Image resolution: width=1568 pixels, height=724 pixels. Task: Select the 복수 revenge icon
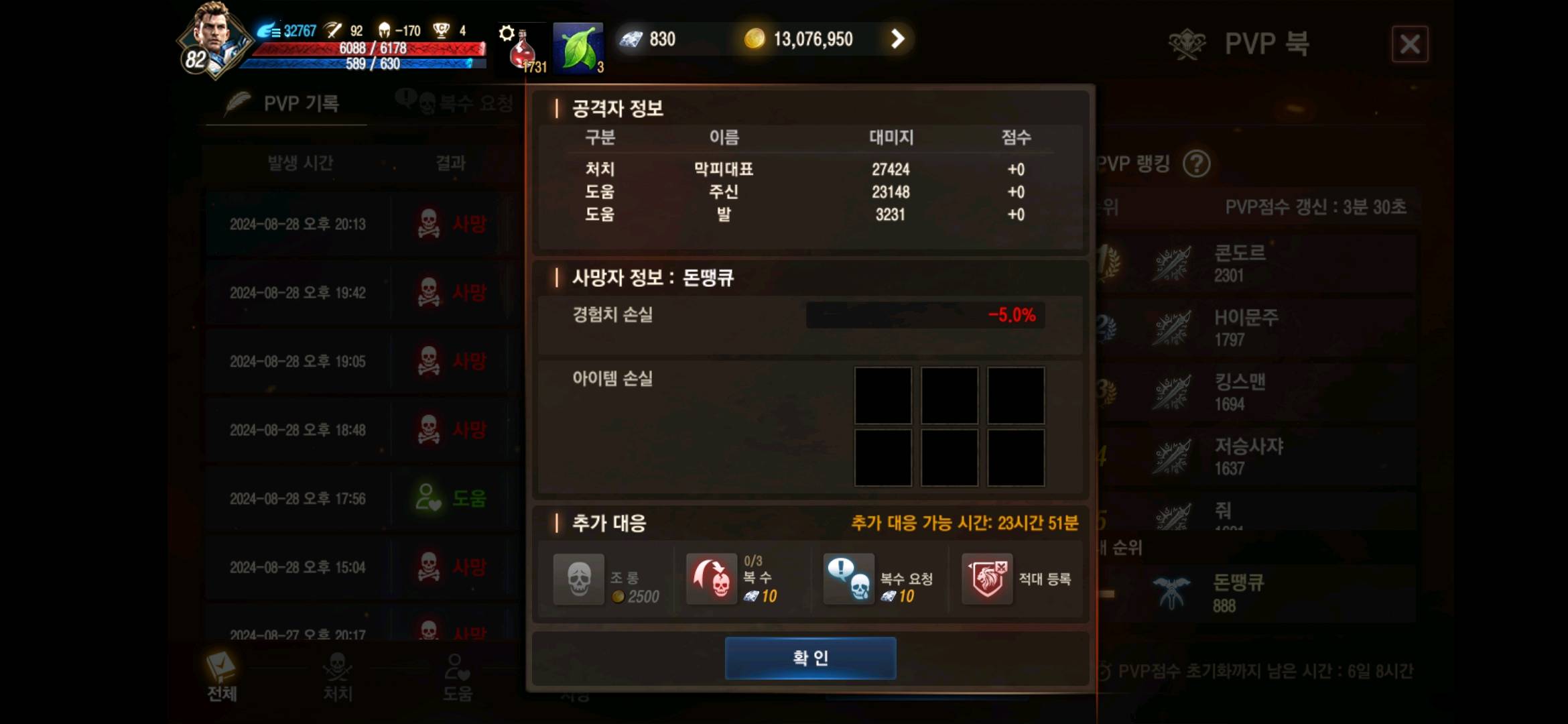click(712, 579)
